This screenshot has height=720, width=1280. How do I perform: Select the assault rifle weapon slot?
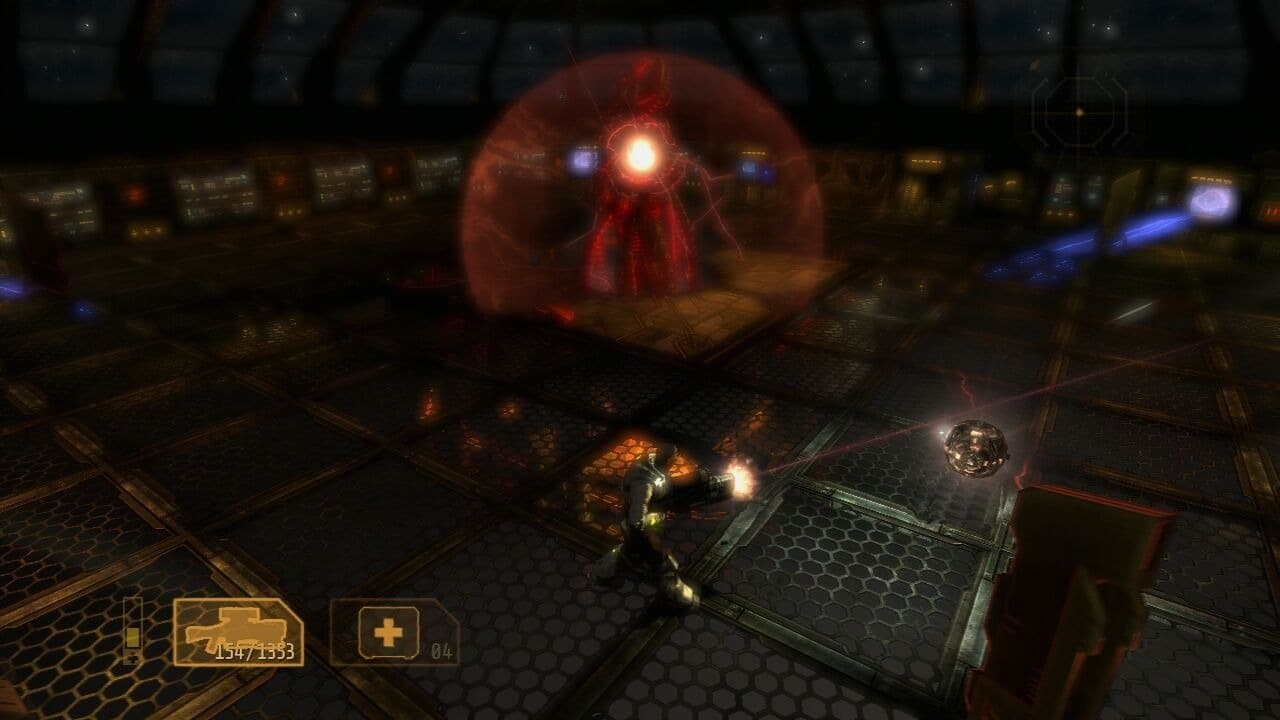click(238, 631)
